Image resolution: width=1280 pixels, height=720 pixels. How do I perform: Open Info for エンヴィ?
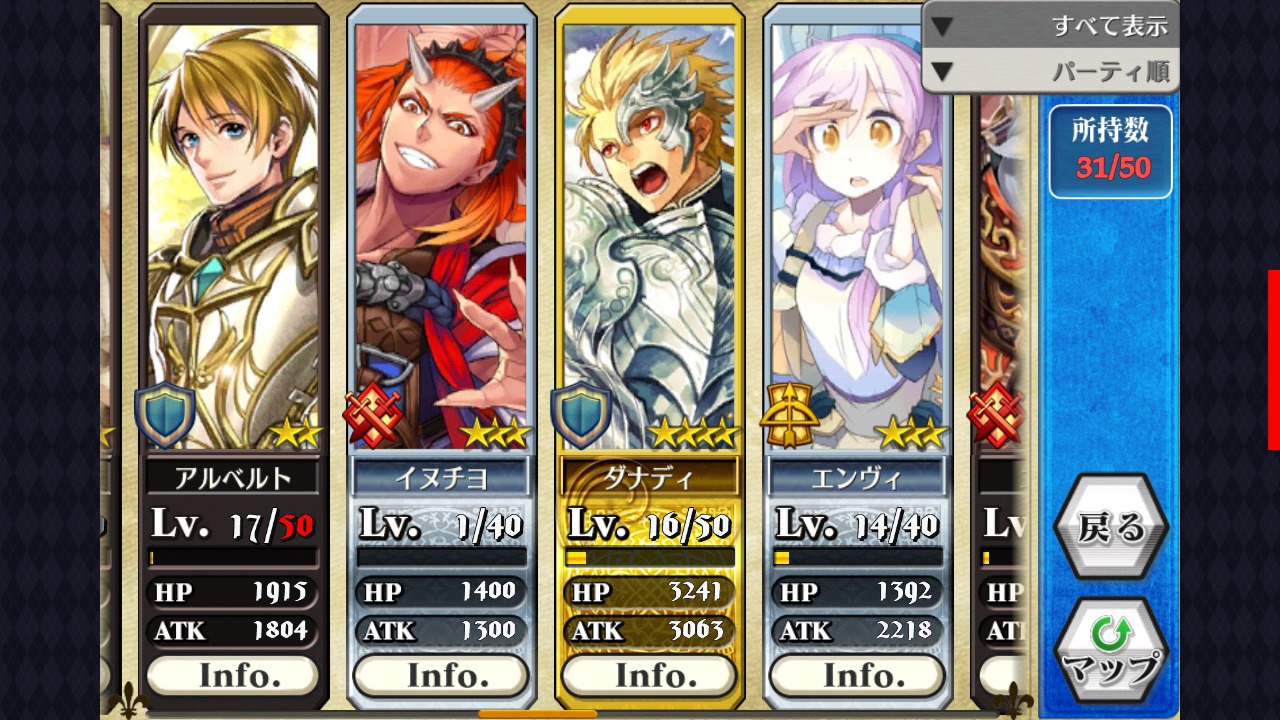[856, 676]
